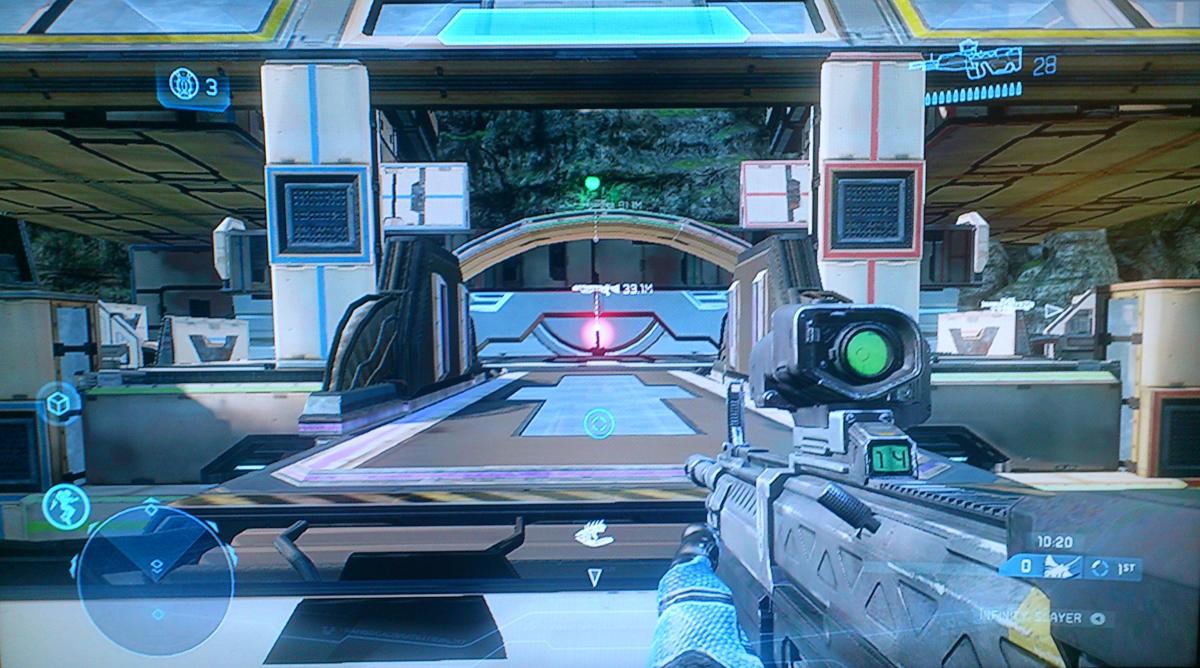Activate the armor ability running-figure icon
This screenshot has width=1200, height=668.
[66, 506]
